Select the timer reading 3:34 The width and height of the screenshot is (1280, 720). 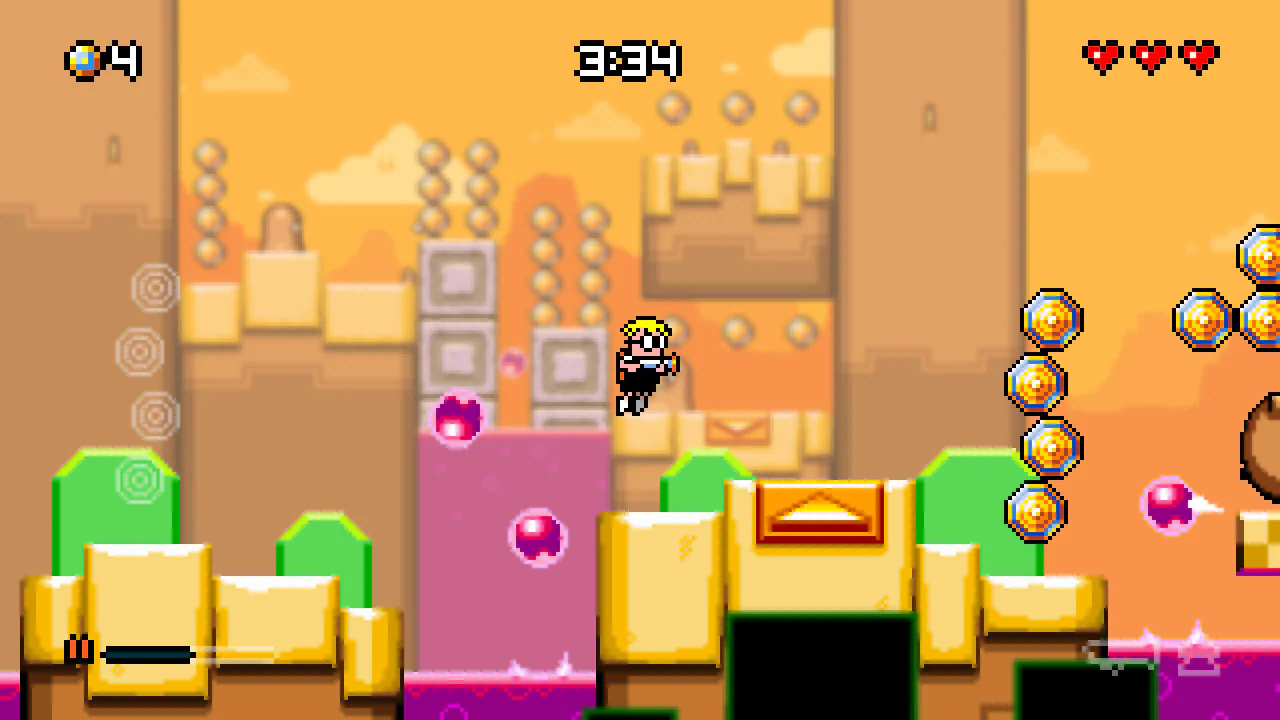(629, 60)
